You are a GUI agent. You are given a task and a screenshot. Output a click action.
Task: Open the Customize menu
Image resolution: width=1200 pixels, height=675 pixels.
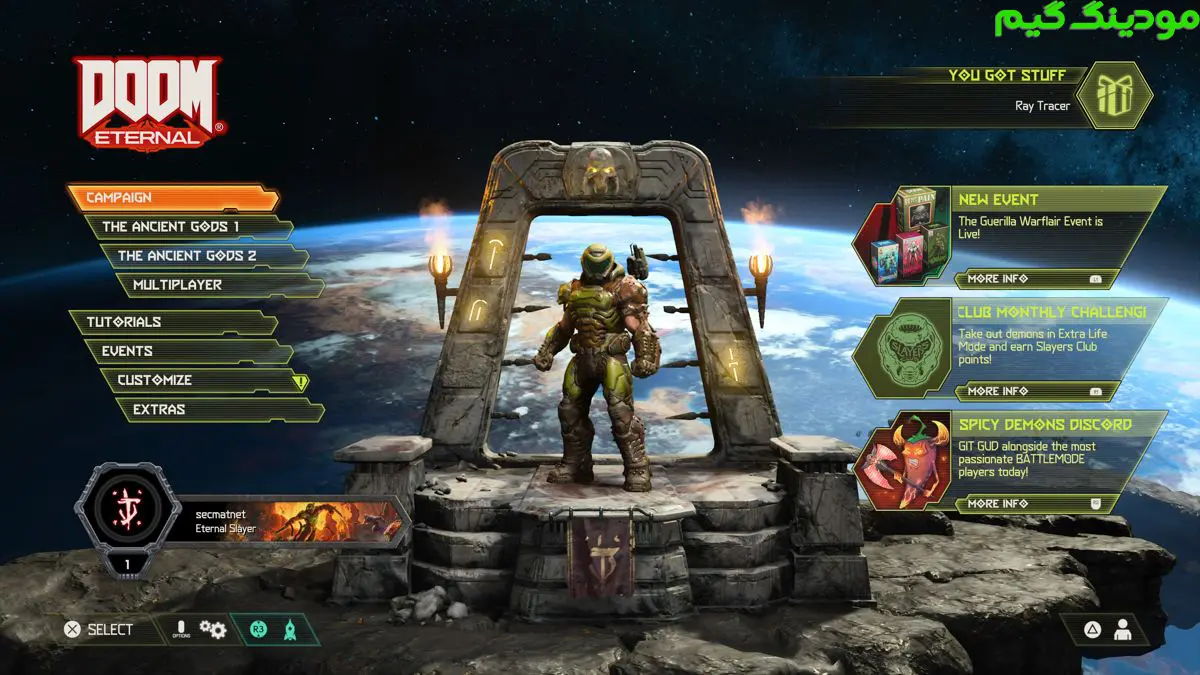(x=200, y=380)
